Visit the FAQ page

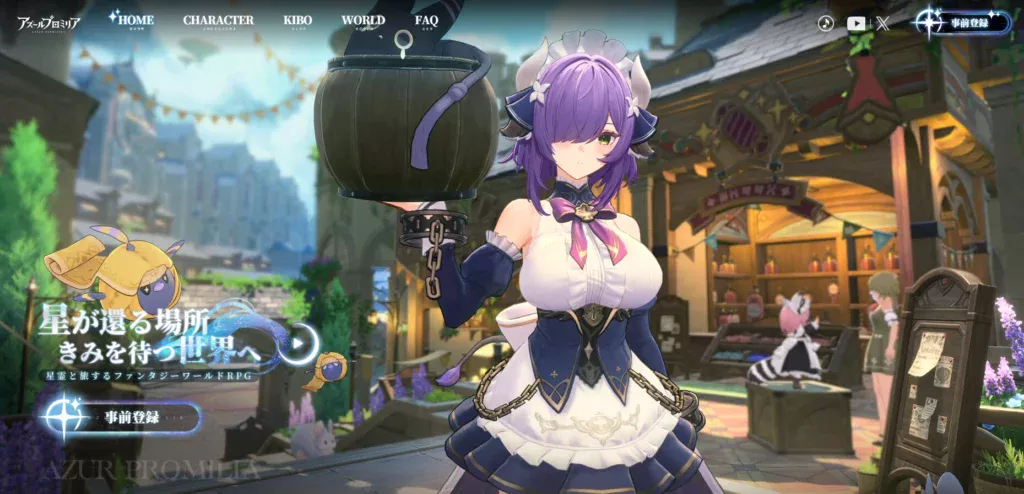pos(426,20)
